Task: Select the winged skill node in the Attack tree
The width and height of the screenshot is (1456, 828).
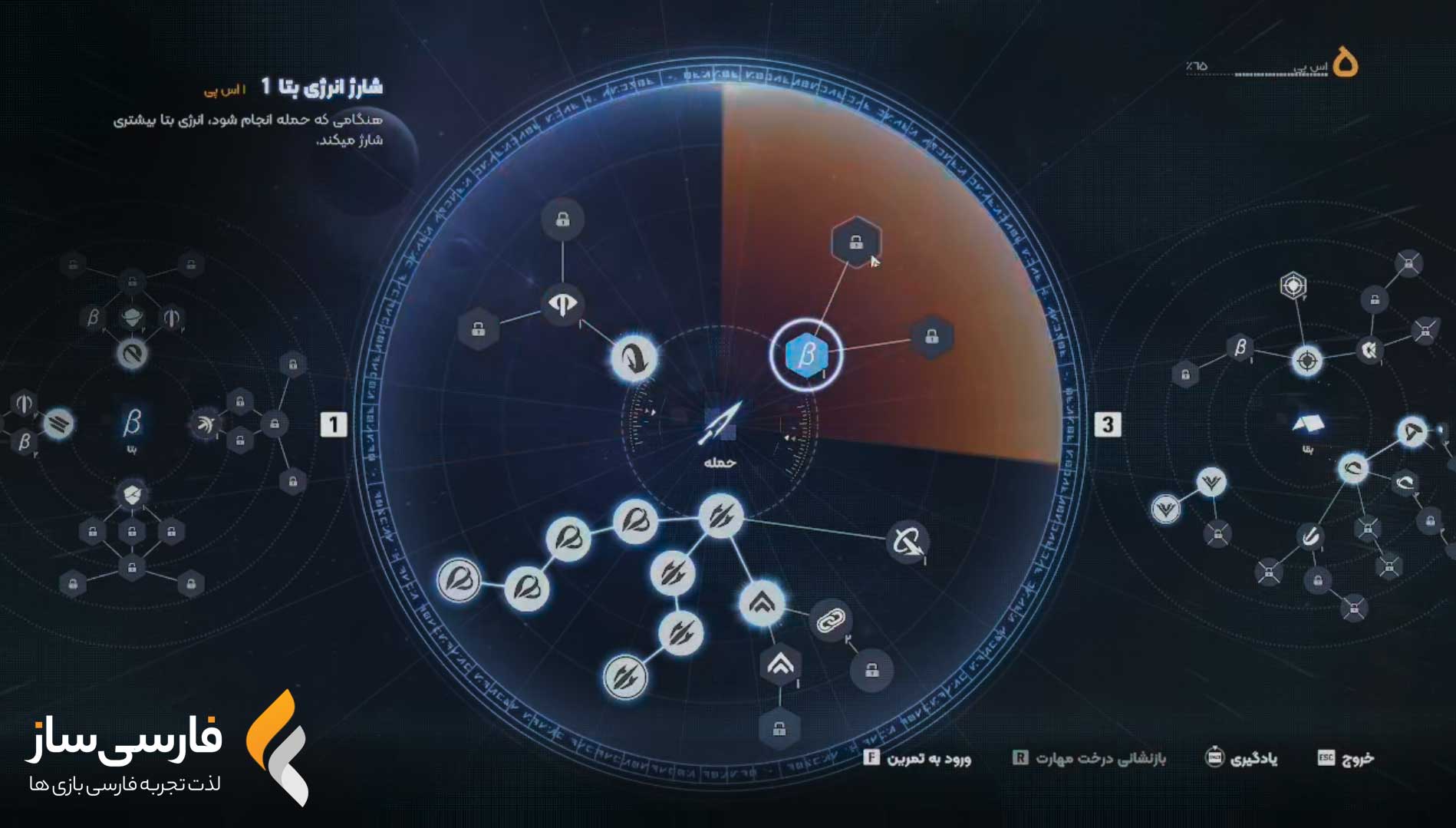Action: [563, 305]
